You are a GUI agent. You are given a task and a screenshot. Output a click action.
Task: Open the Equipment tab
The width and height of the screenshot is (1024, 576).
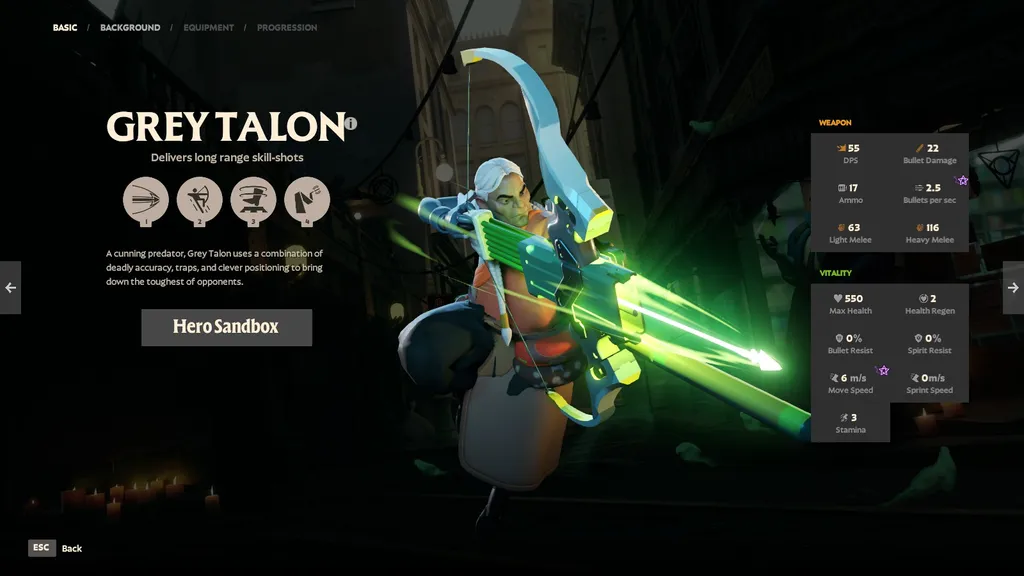click(x=208, y=28)
